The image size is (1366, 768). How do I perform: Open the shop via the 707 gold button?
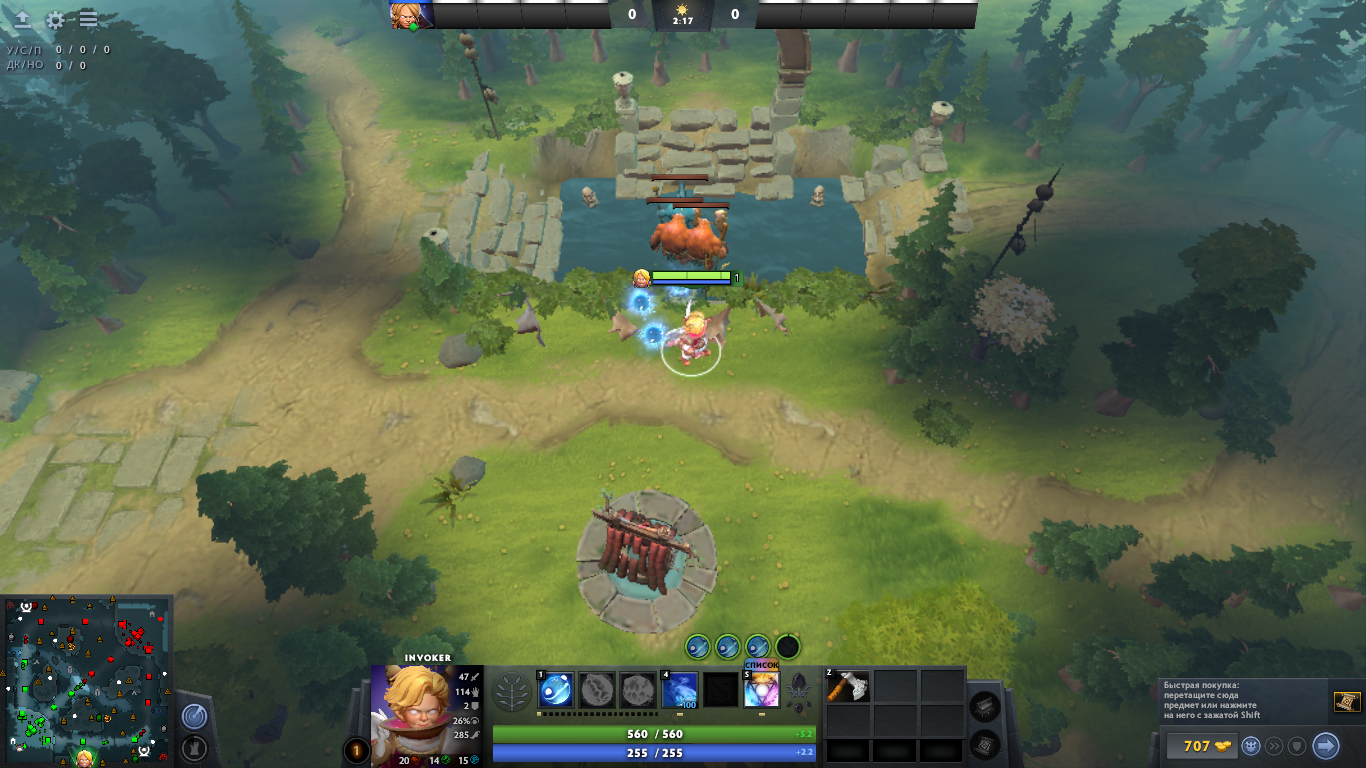(1200, 746)
